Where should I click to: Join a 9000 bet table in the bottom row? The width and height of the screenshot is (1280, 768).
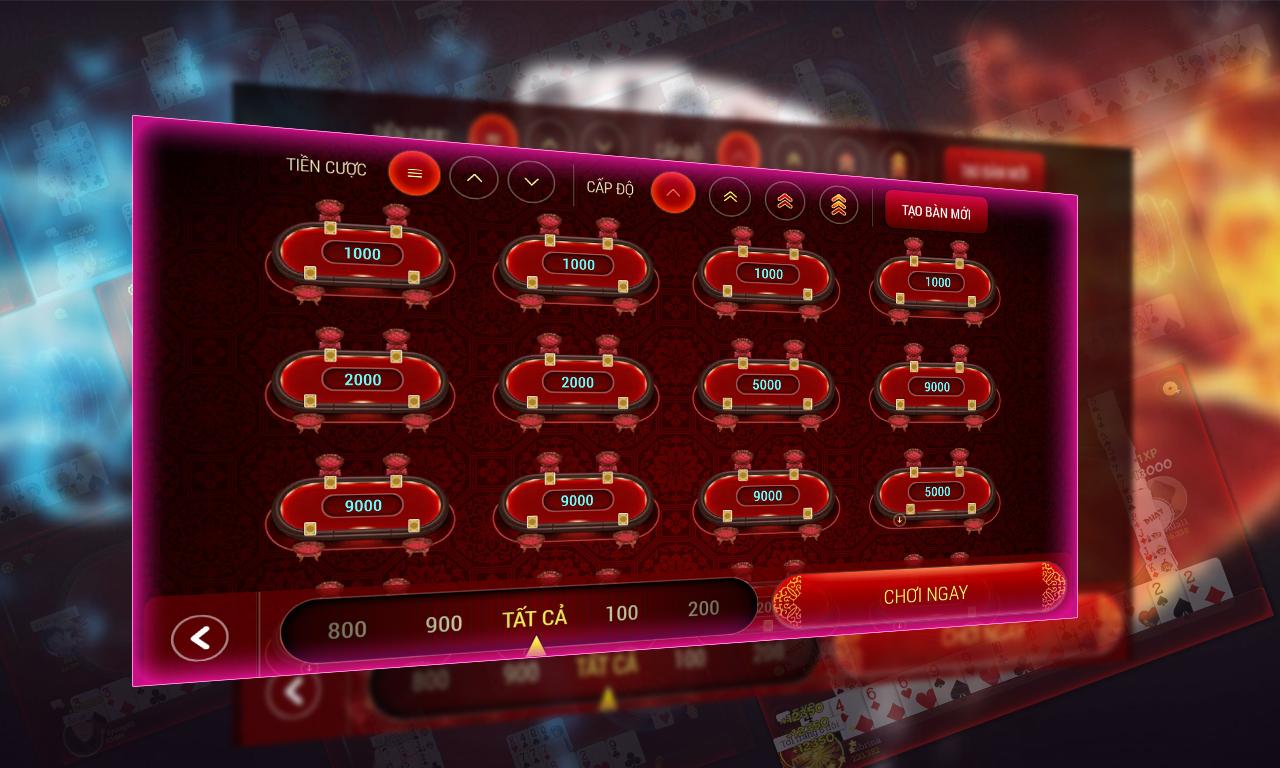(x=362, y=506)
